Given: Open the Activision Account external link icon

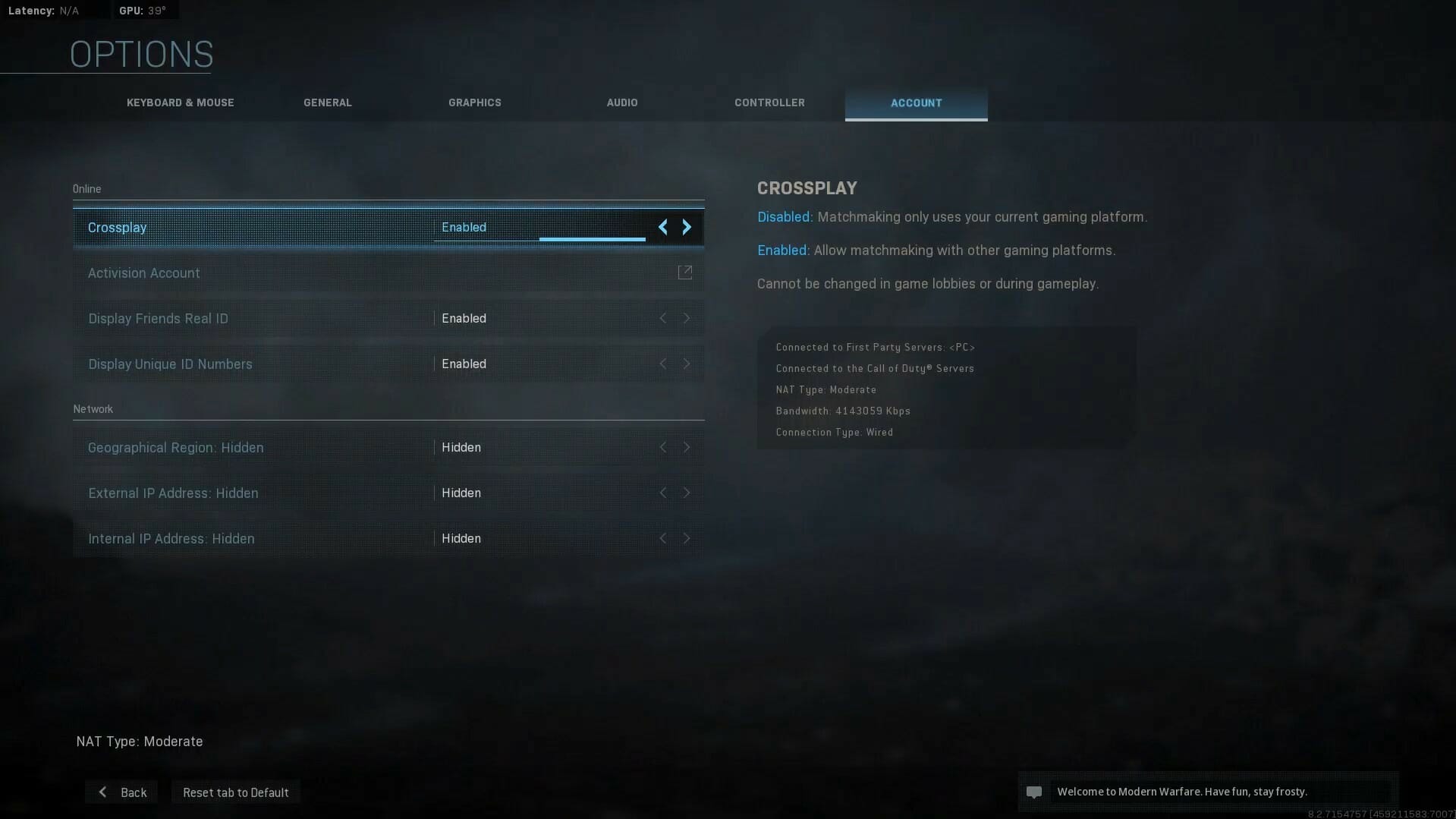Looking at the screenshot, I should point(685,272).
